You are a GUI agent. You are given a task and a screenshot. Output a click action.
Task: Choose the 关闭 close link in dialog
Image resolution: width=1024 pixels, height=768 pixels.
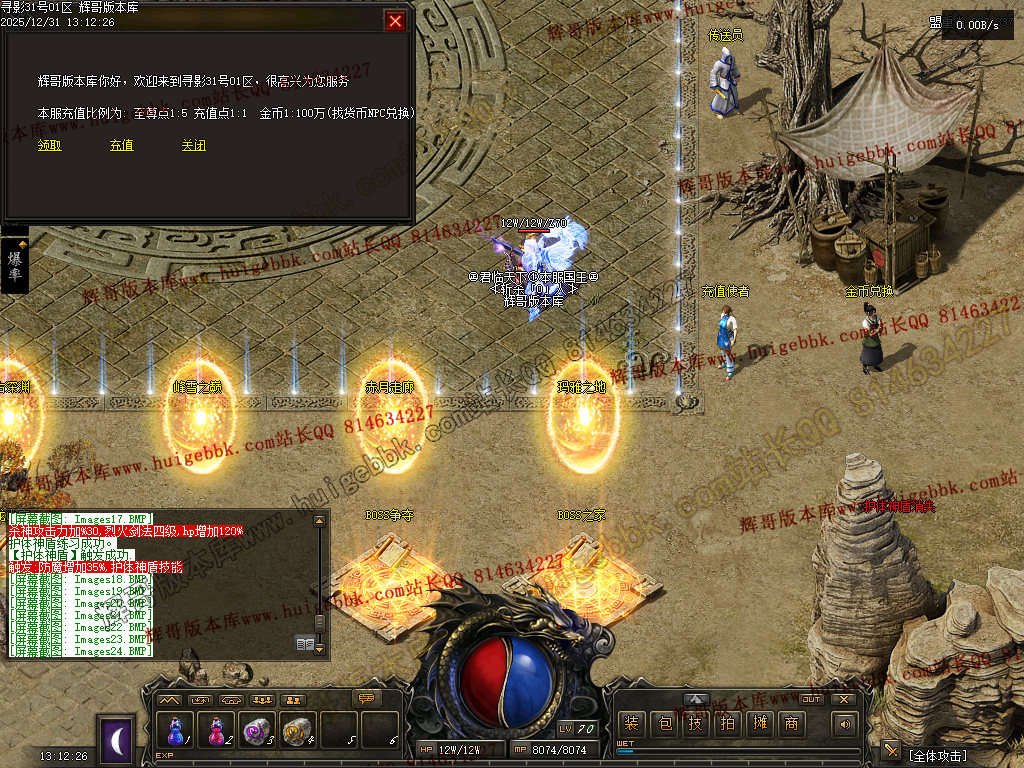point(194,145)
